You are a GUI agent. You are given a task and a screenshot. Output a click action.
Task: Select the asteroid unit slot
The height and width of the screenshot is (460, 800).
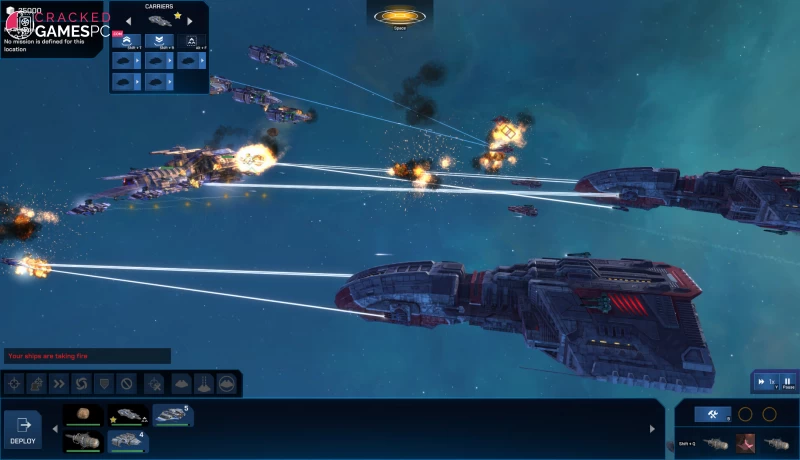[x=83, y=415]
